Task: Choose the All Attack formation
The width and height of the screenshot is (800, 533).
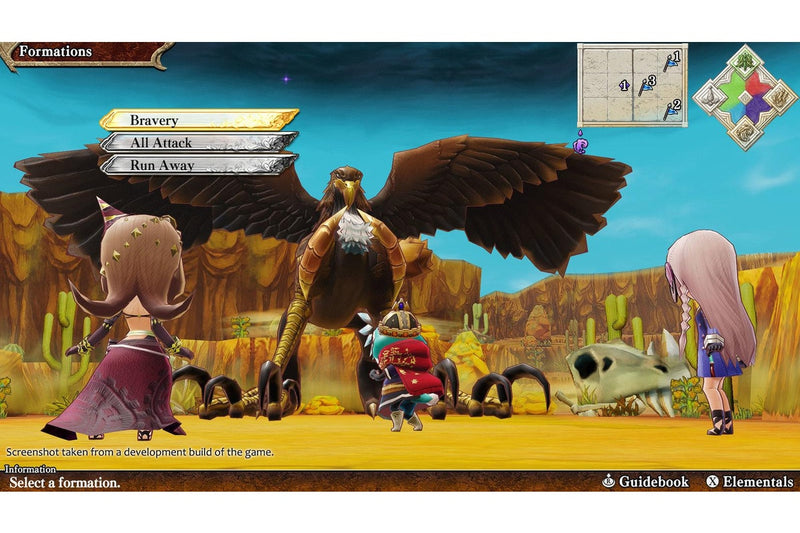Action: pos(198,142)
